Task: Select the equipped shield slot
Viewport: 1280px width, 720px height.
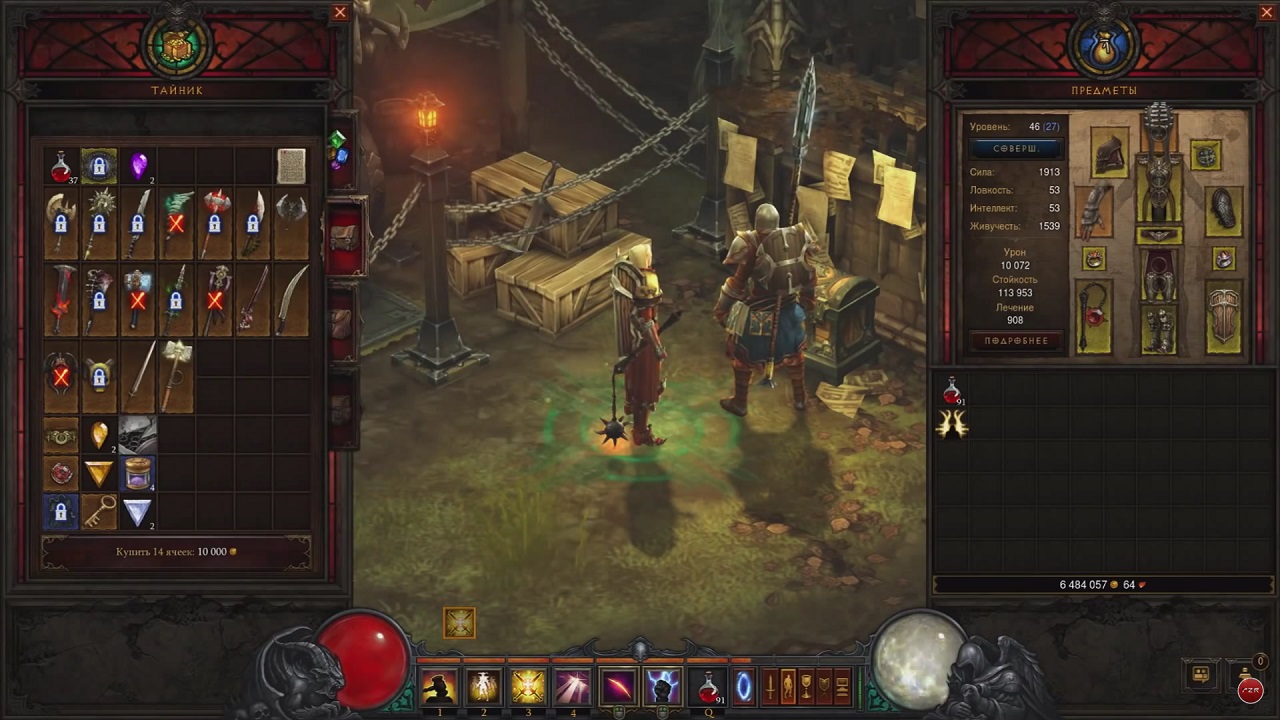Action: point(1224,317)
